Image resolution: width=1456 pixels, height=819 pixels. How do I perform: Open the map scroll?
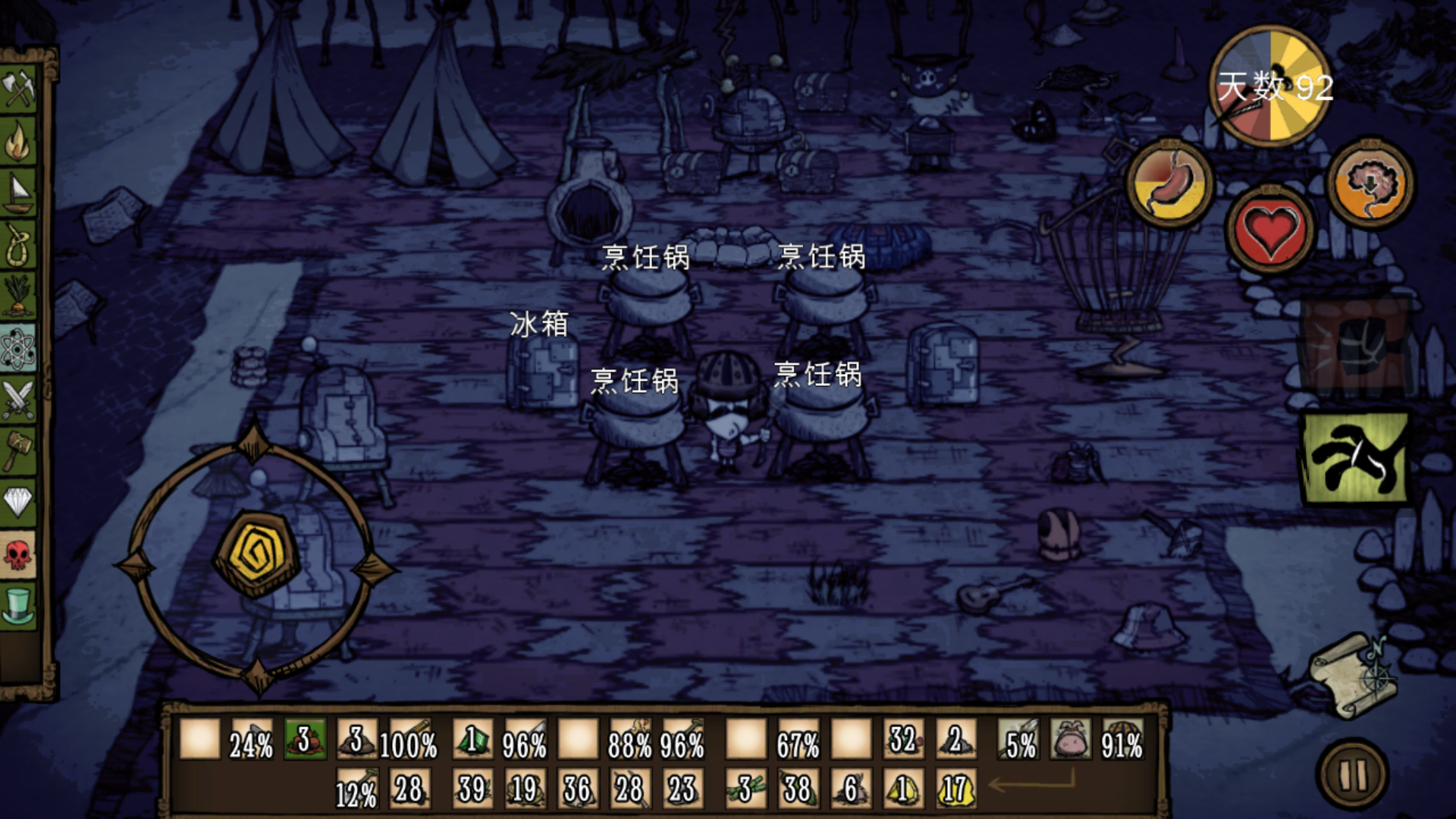click(1355, 674)
